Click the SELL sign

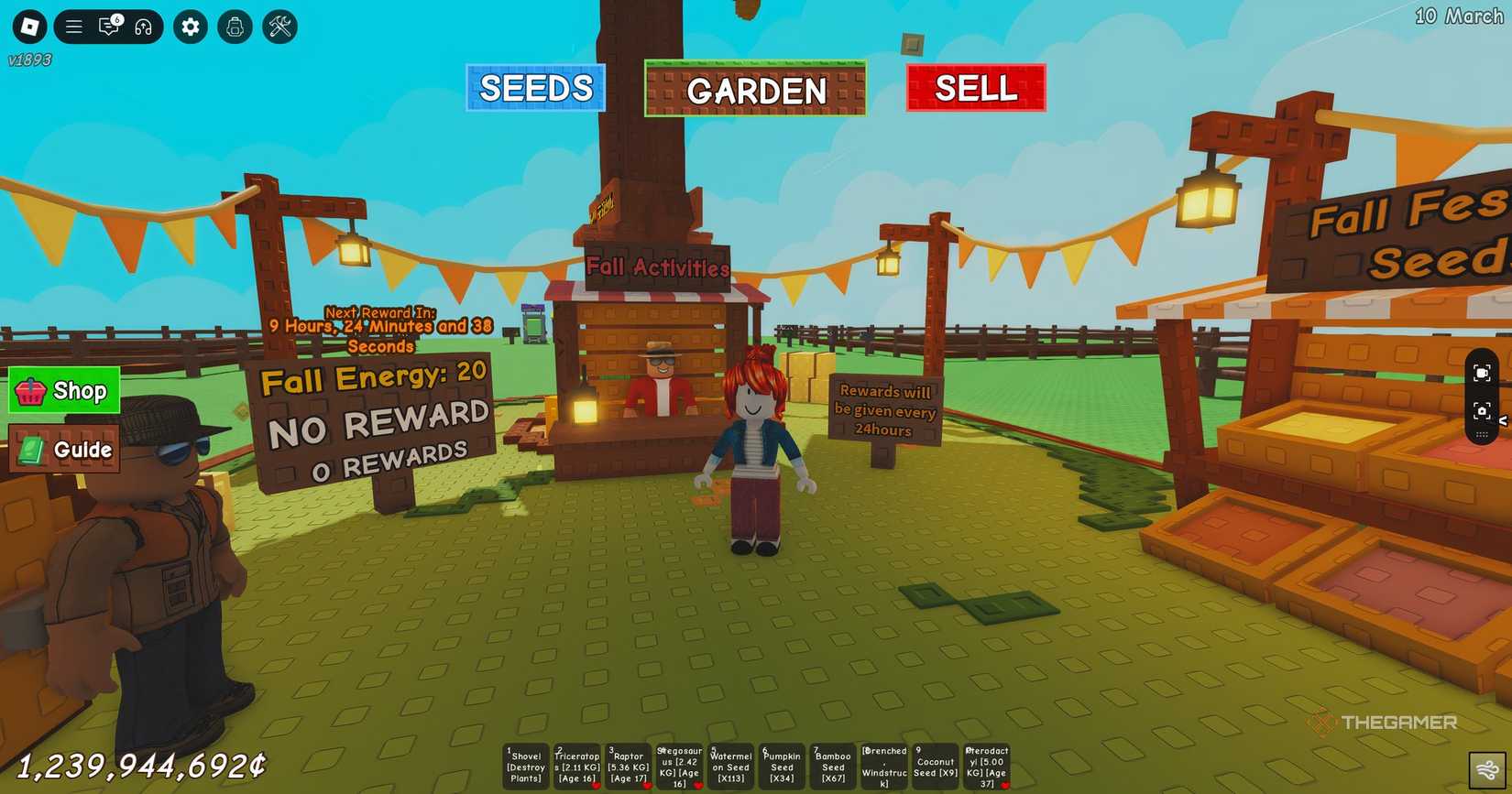pos(975,88)
